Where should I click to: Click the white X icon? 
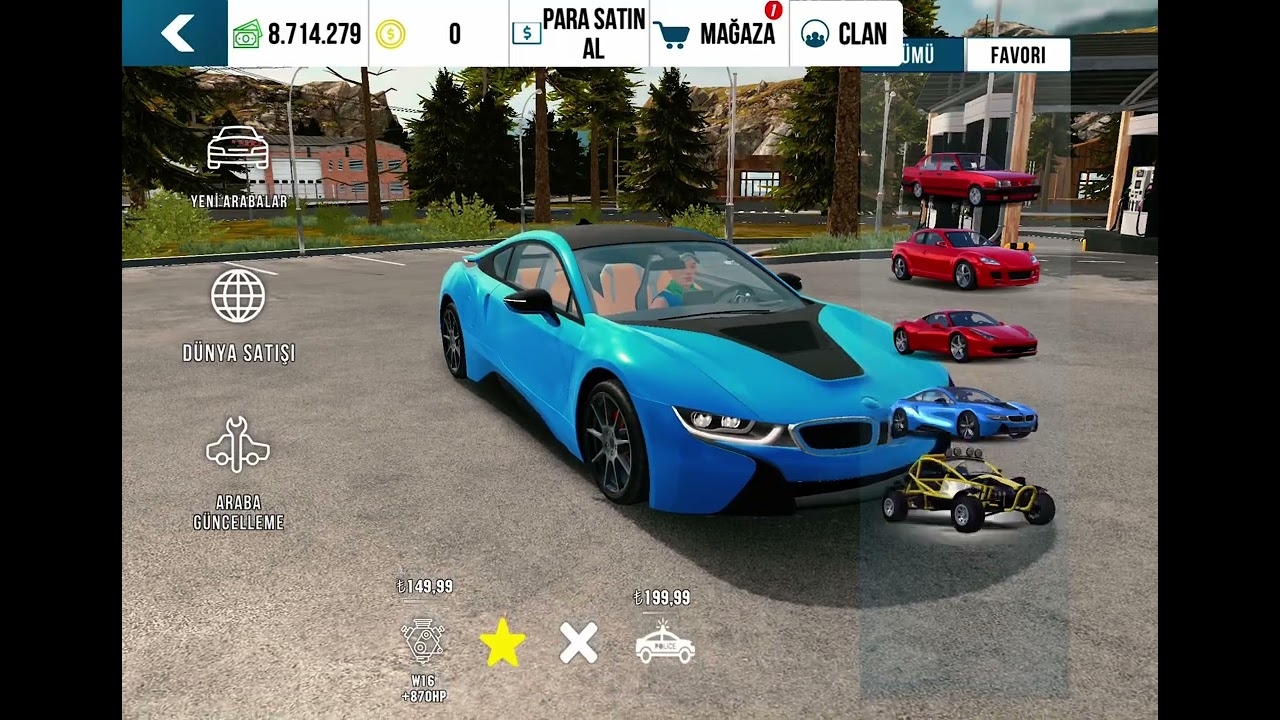click(579, 642)
